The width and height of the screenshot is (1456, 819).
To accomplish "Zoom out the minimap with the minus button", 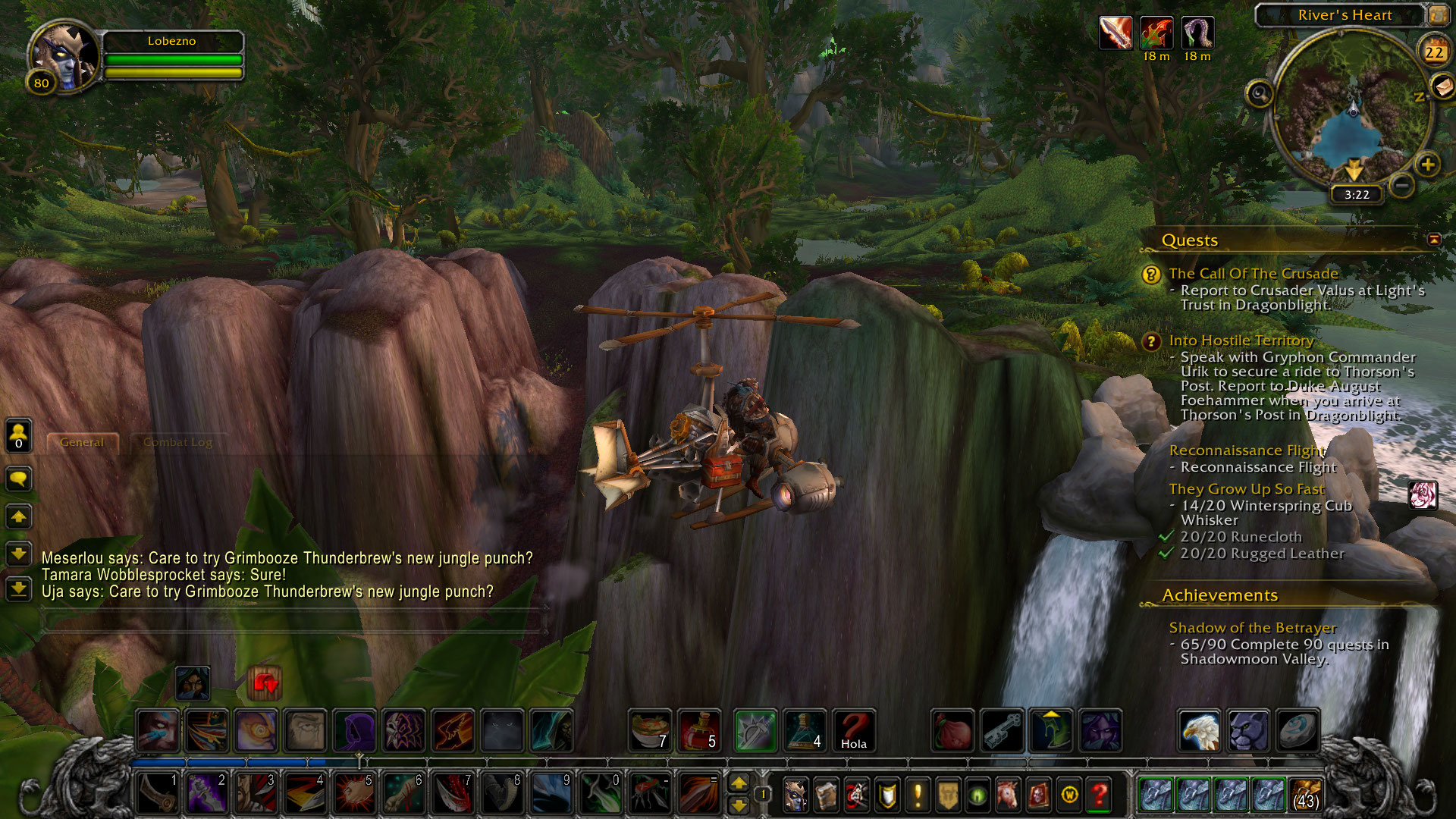I will click(x=1402, y=184).
